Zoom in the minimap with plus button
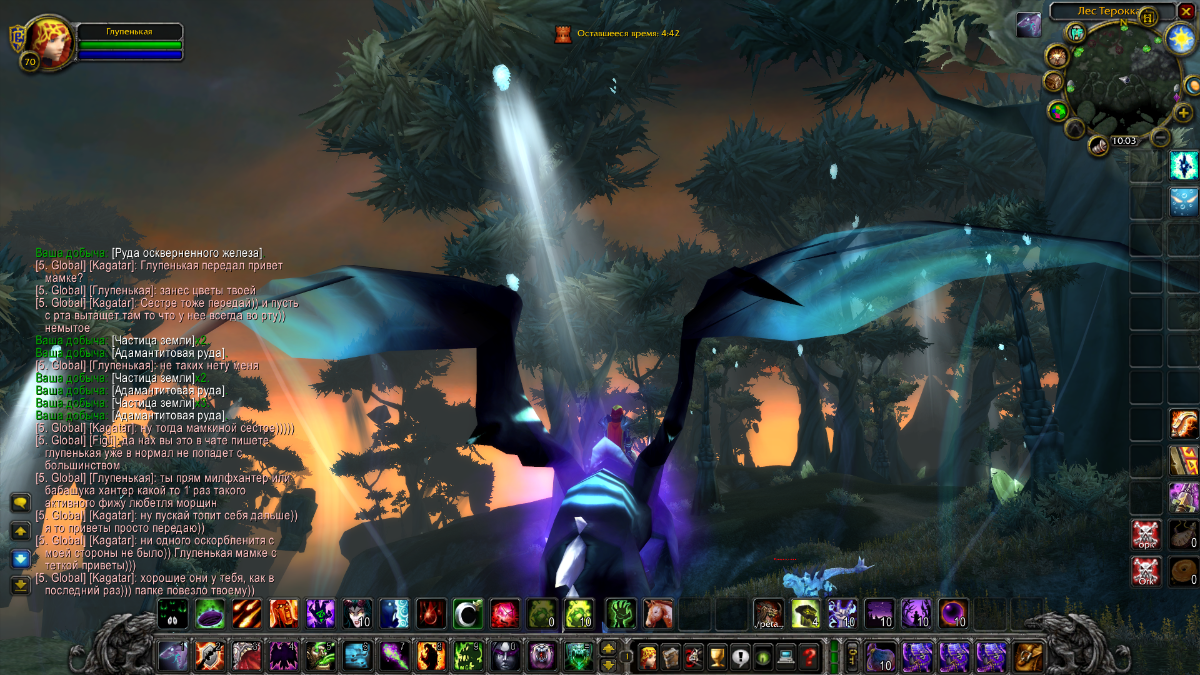This screenshot has height=675, width=1200. tap(1184, 112)
